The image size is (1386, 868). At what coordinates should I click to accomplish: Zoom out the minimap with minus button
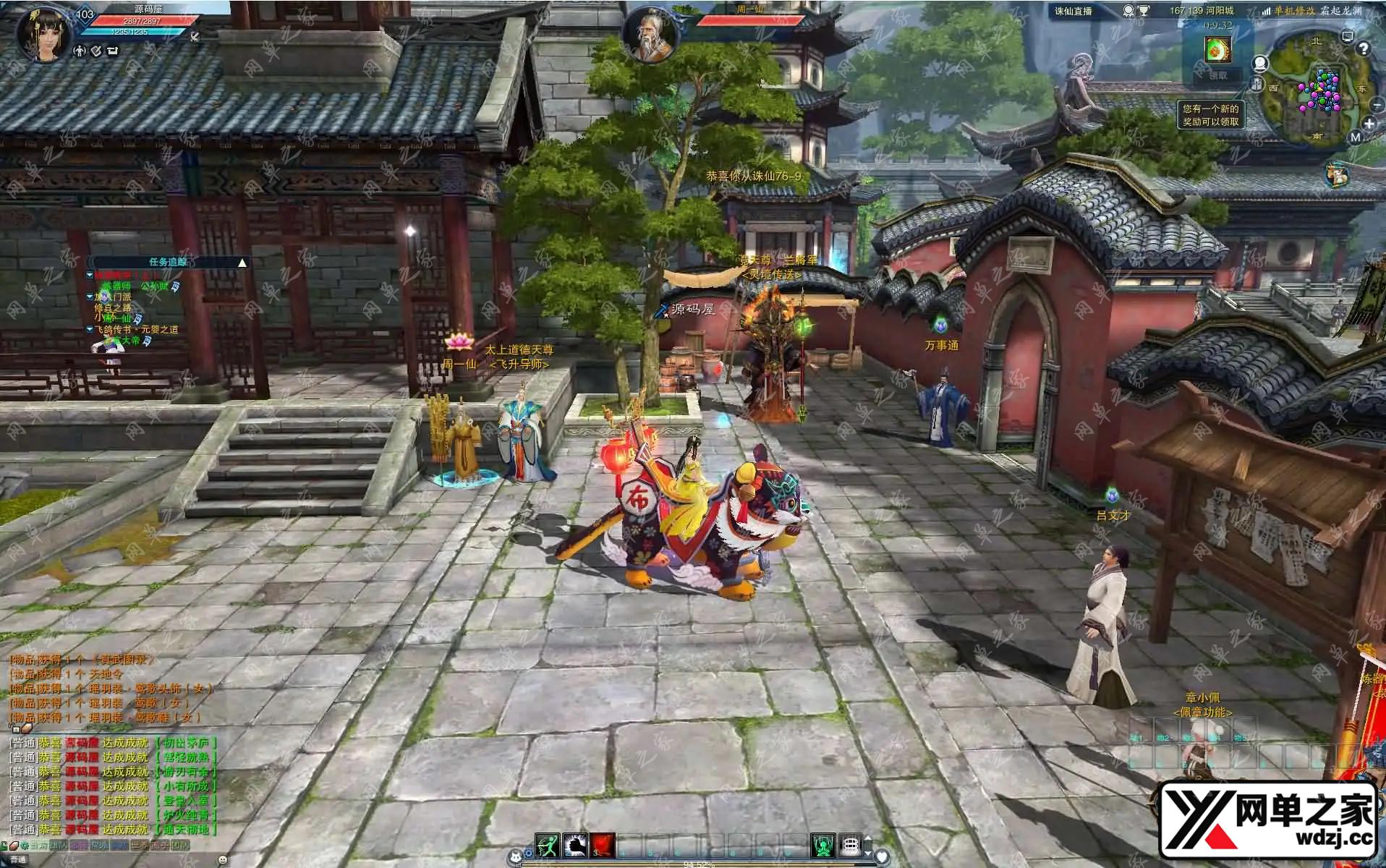[x=1376, y=106]
